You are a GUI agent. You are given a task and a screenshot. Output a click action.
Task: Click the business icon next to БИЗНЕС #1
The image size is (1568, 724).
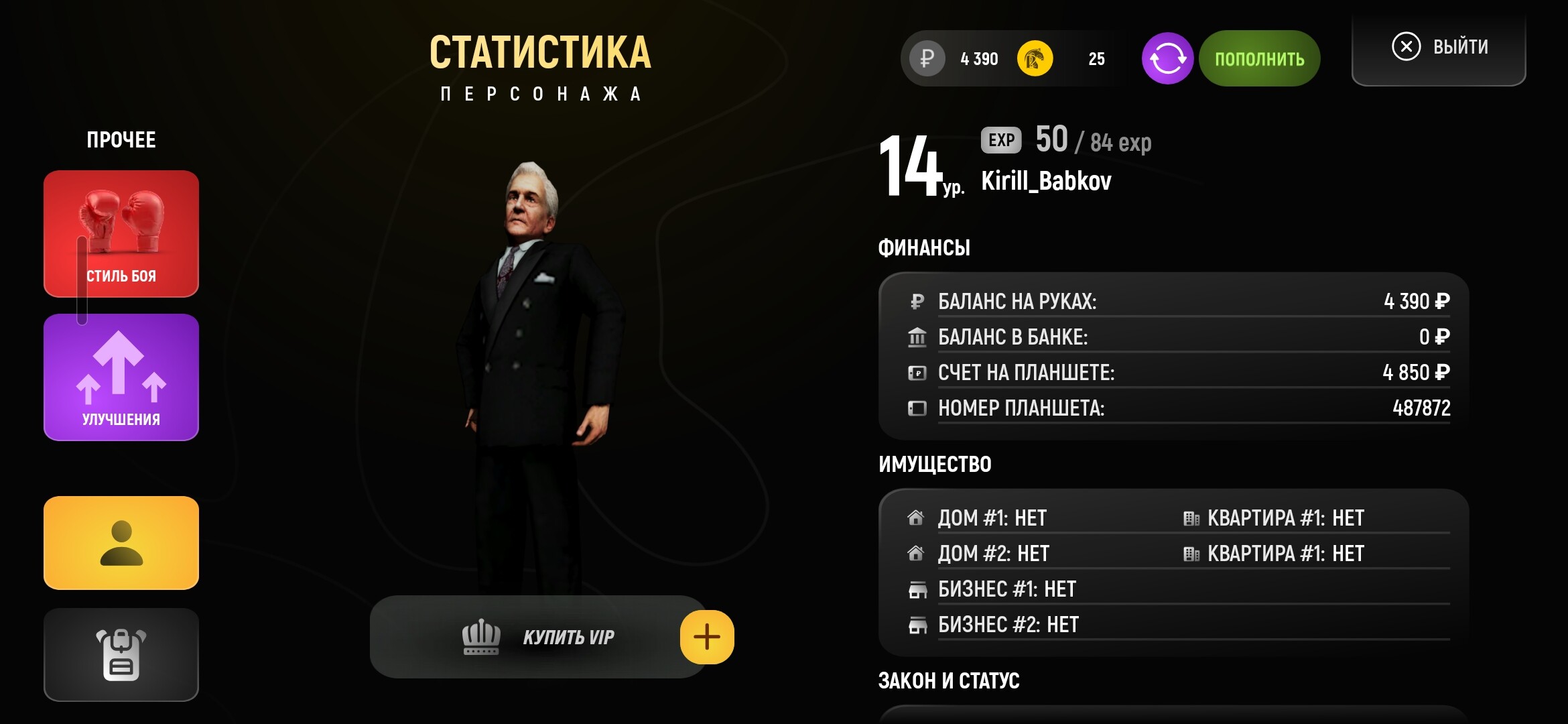pyautogui.click(x=917, y=589)
